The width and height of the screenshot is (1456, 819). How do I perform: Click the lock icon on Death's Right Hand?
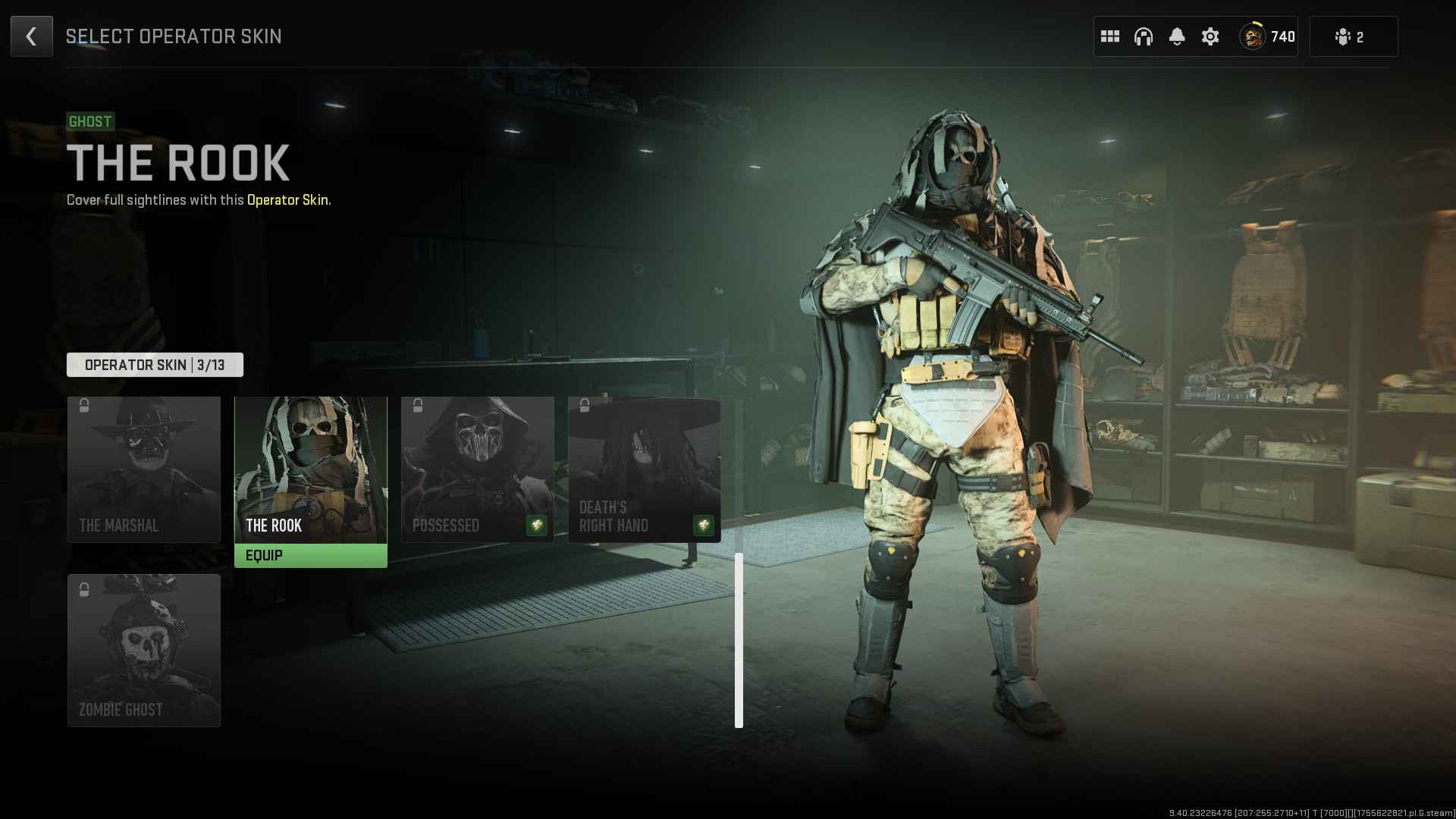584,405
